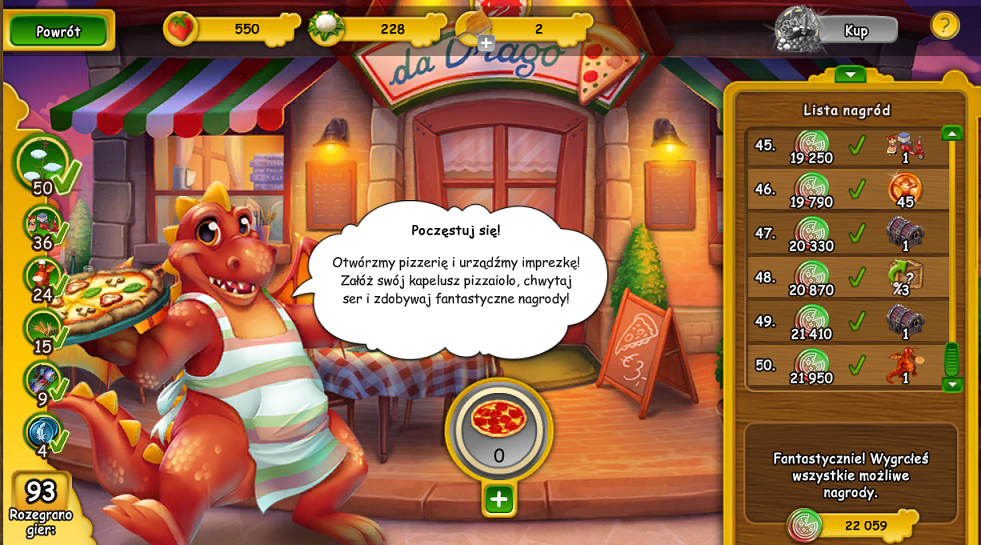Click the pizza token in center medallion
This screenshot has height=545, width=981.
click(x=498, y=420)
